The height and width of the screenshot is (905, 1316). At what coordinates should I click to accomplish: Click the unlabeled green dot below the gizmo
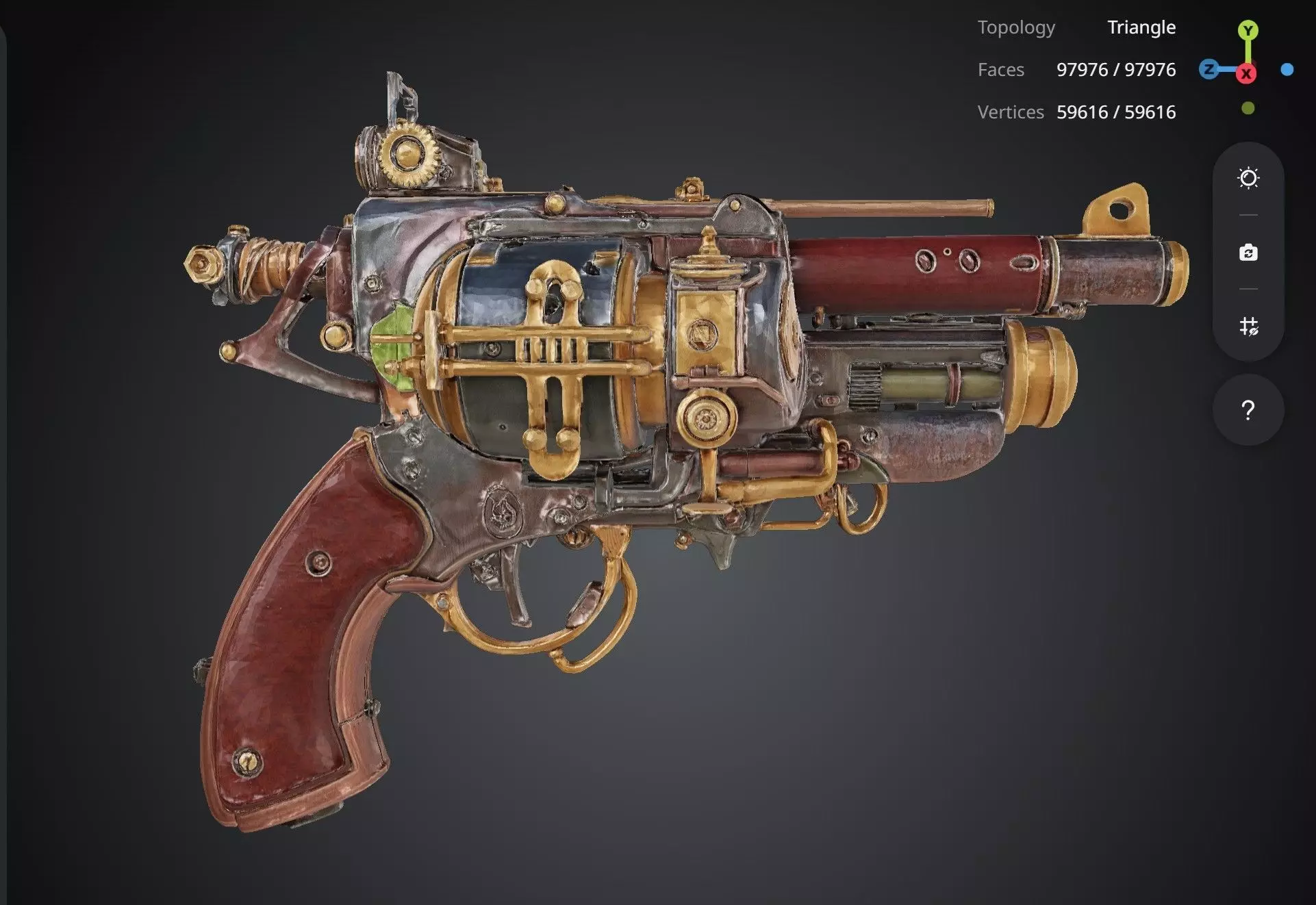(1248, 108)
